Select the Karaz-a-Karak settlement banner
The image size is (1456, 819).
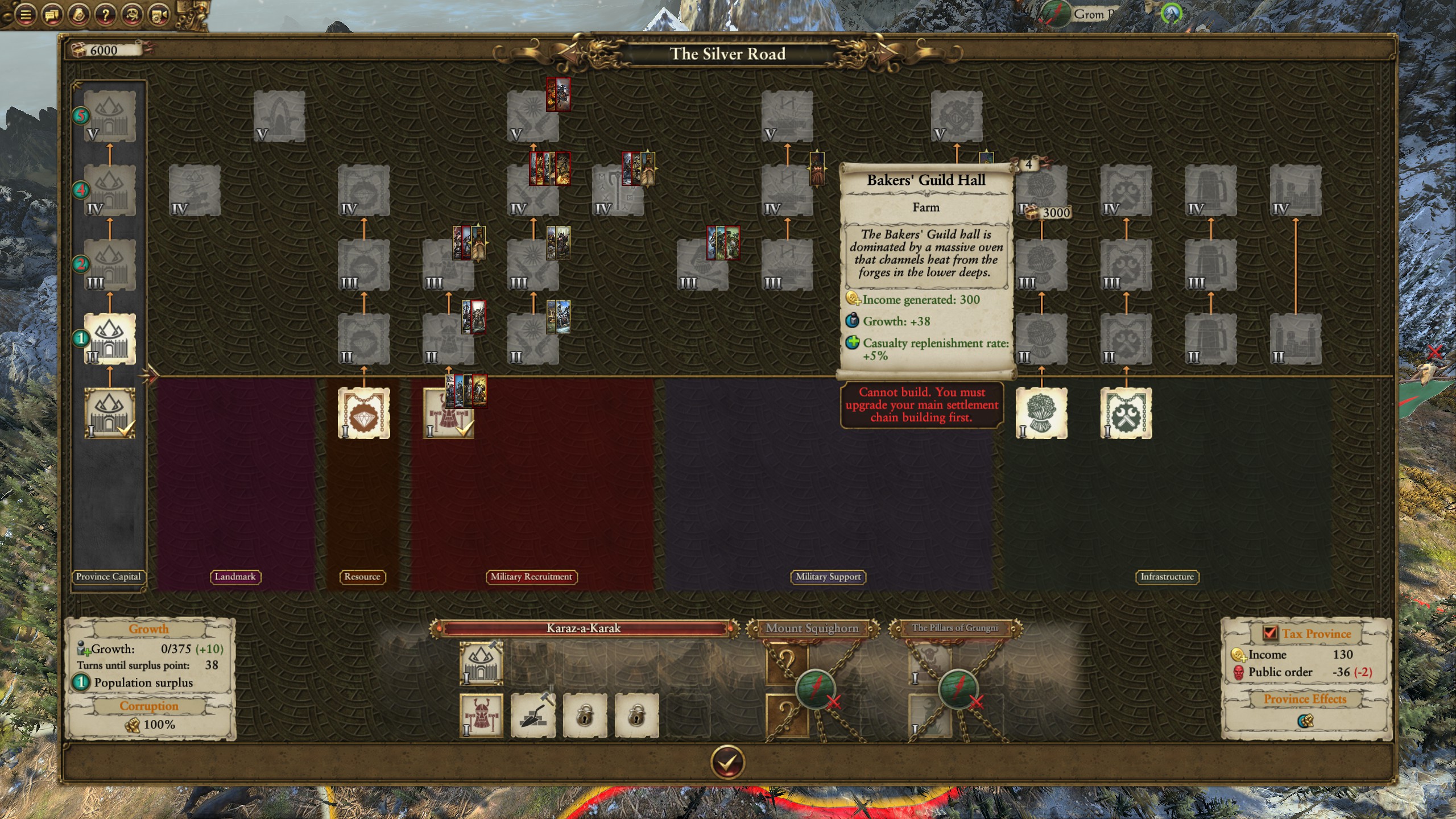584,628
